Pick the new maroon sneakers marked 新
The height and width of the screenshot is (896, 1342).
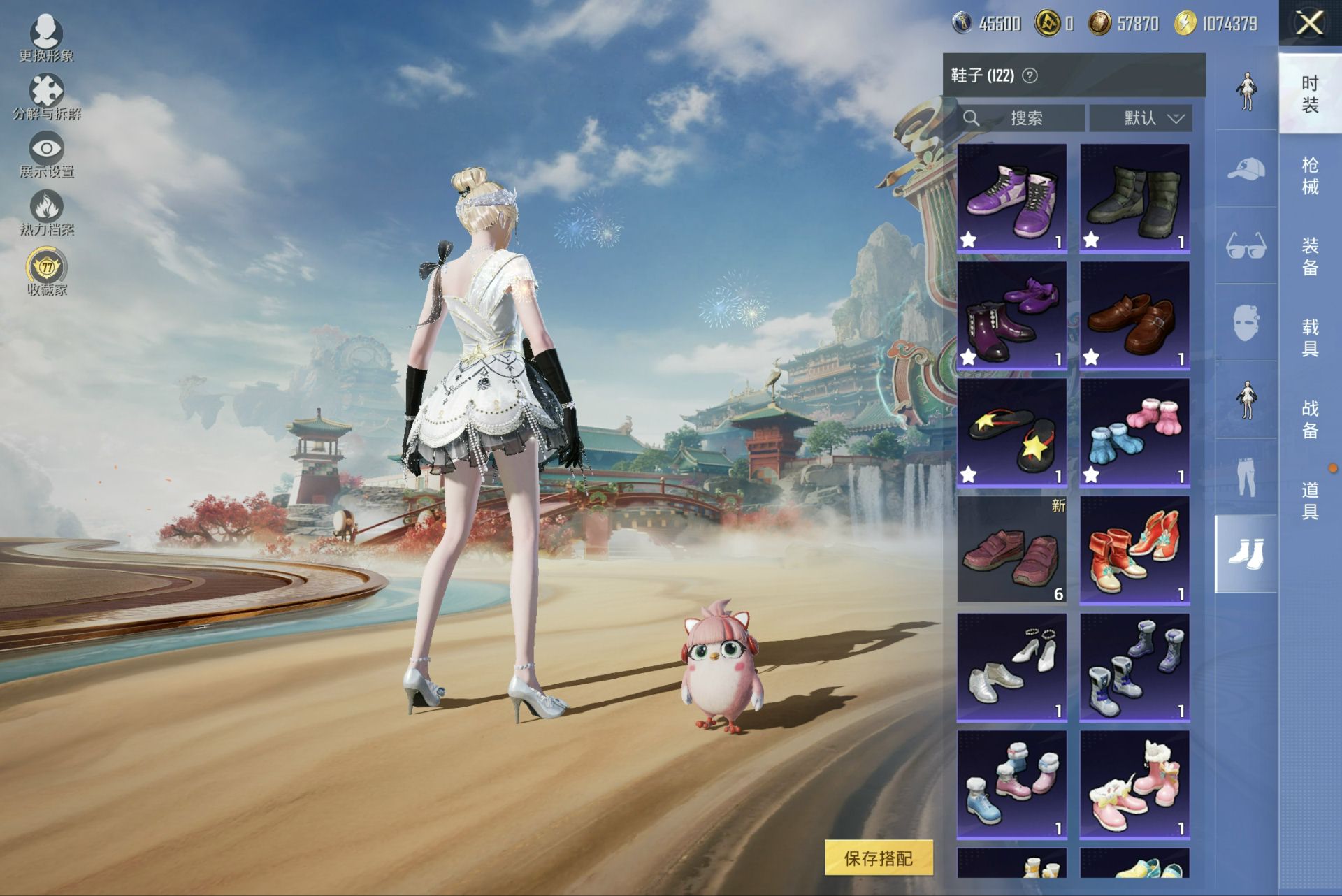click(1011, 550)
